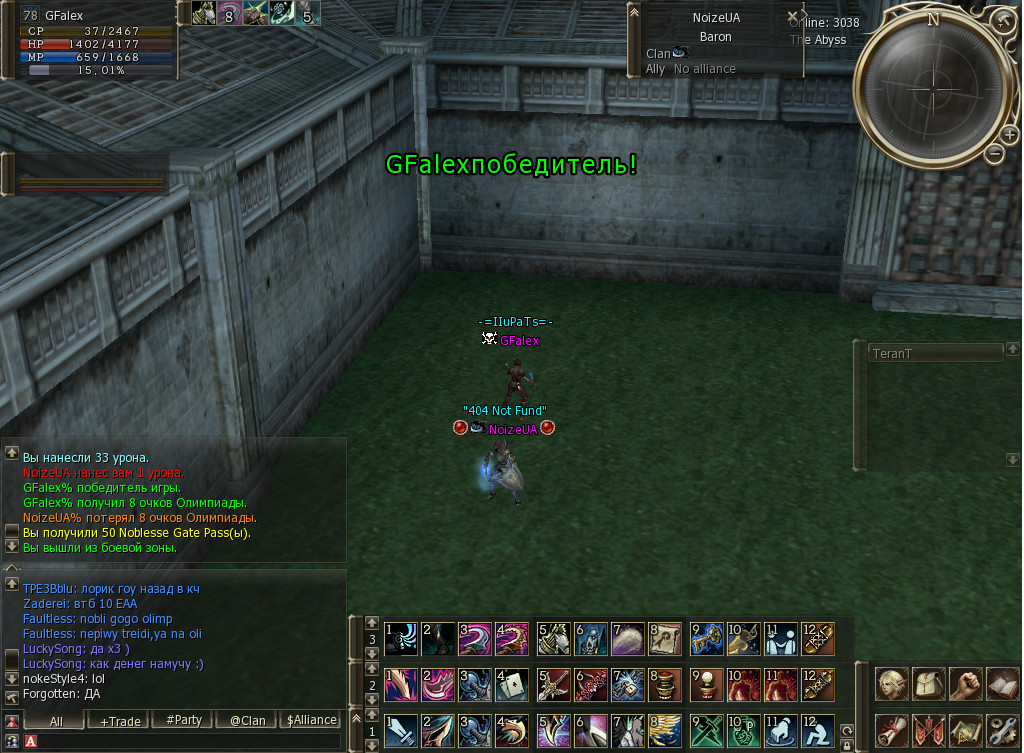Show the $Alliance chat tab
Image resolution: width=1024 pixels, height=753 pixels.
click(x=312, y=720)
